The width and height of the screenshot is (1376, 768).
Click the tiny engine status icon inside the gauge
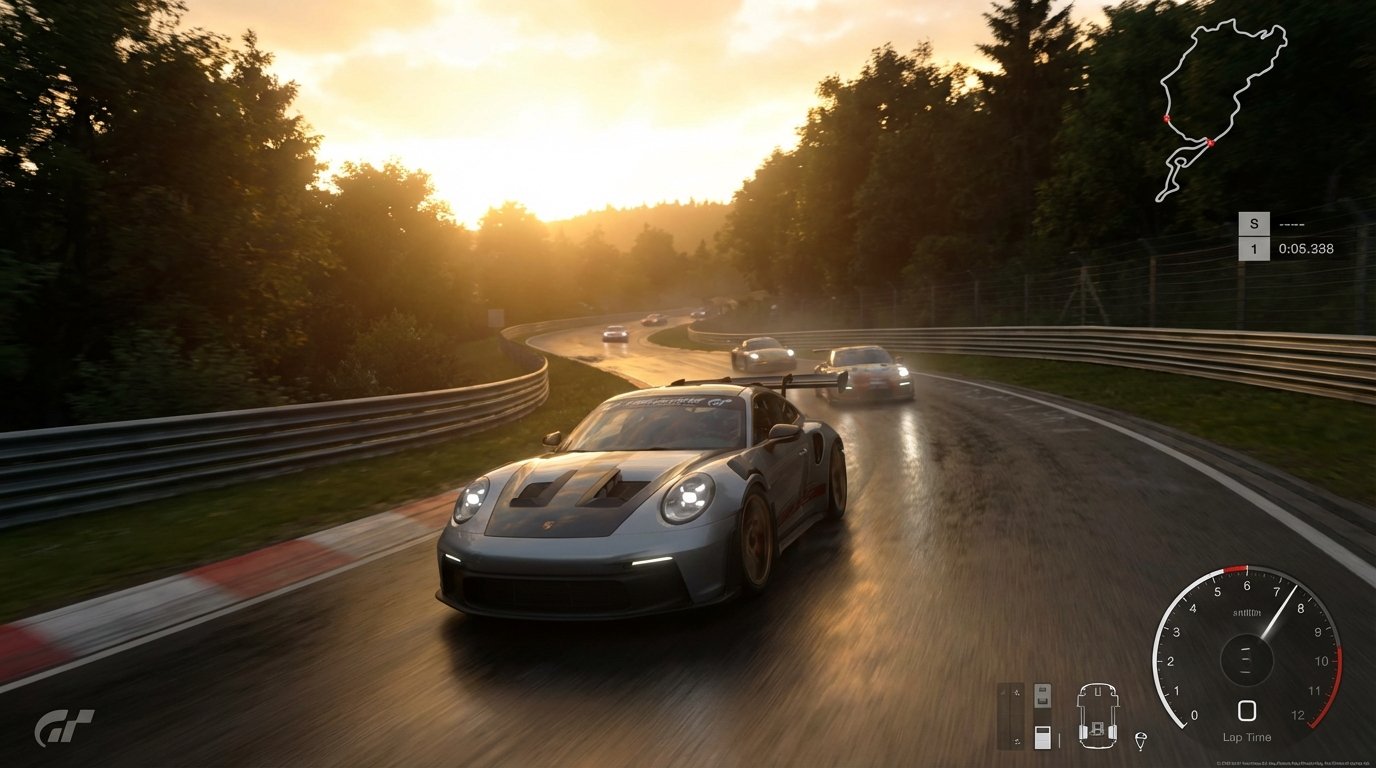tap(1246, 612)
